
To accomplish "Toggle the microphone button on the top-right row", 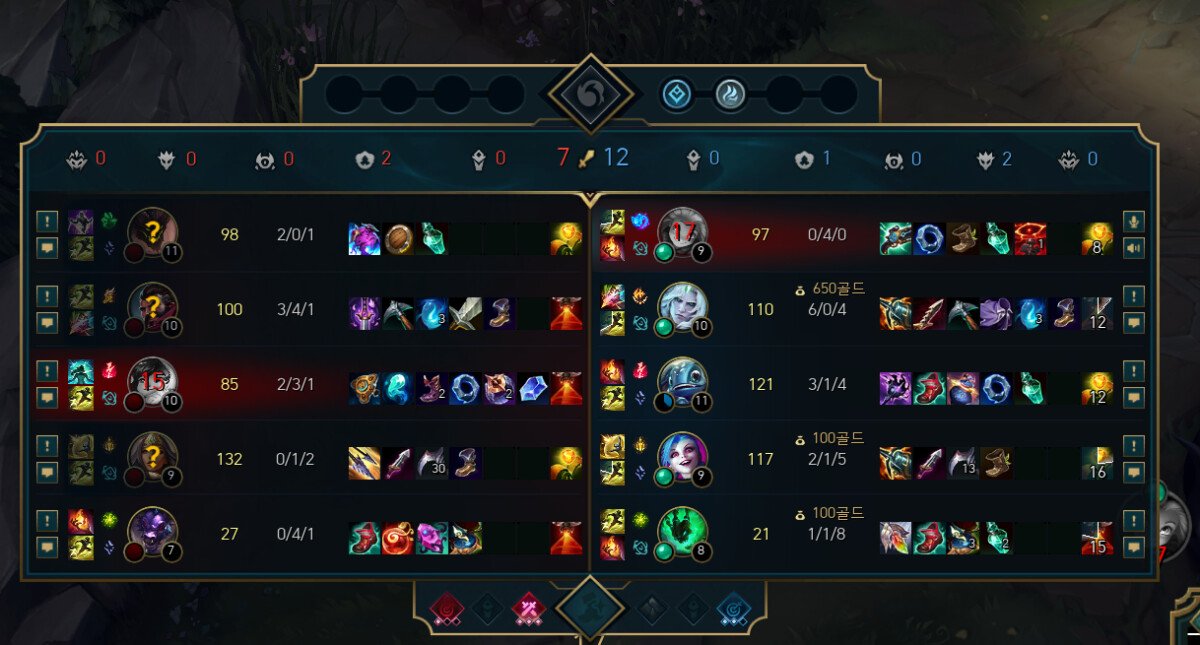I will [1133, 221].
